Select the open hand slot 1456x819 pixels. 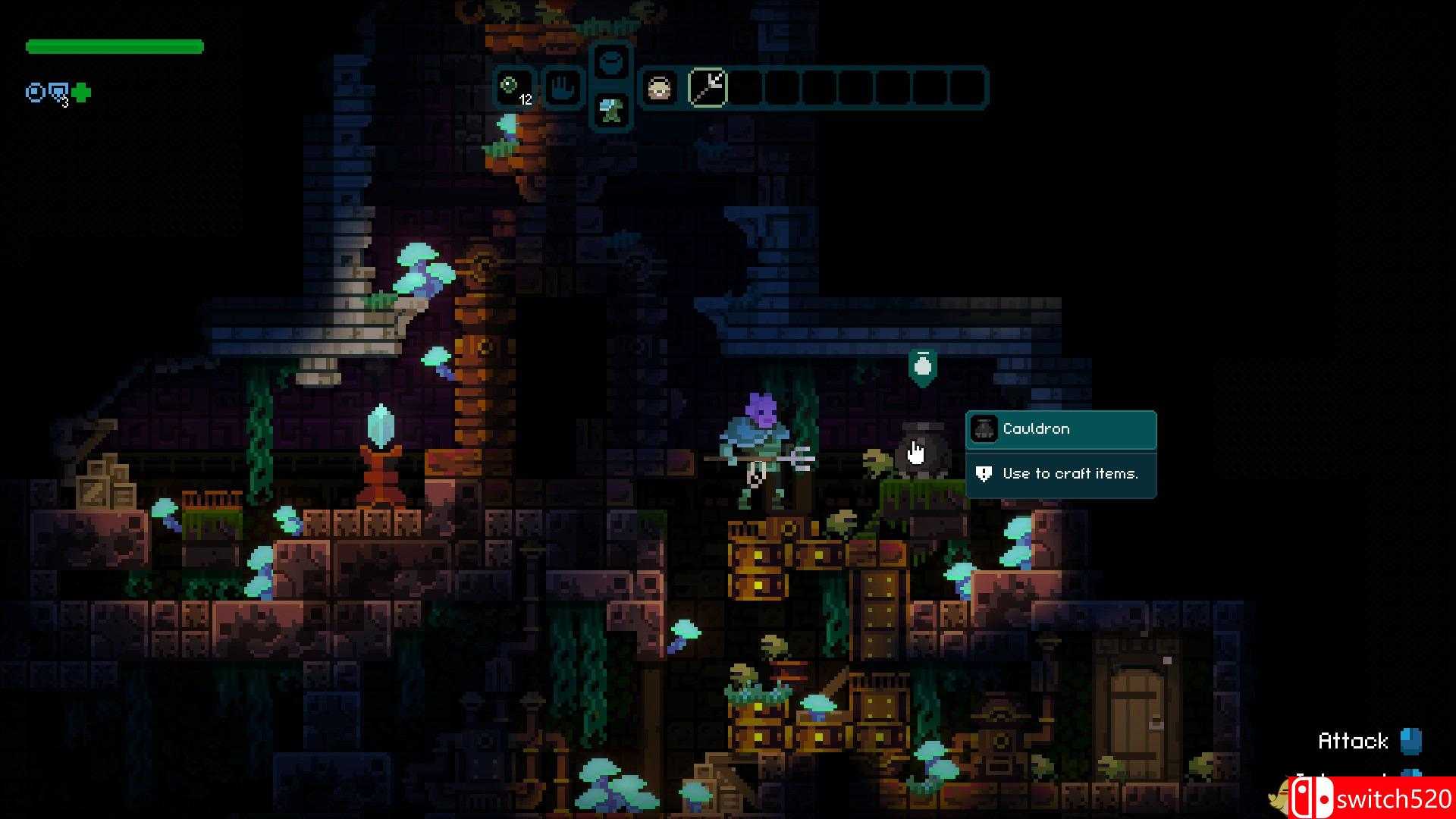tap(562, 88)
